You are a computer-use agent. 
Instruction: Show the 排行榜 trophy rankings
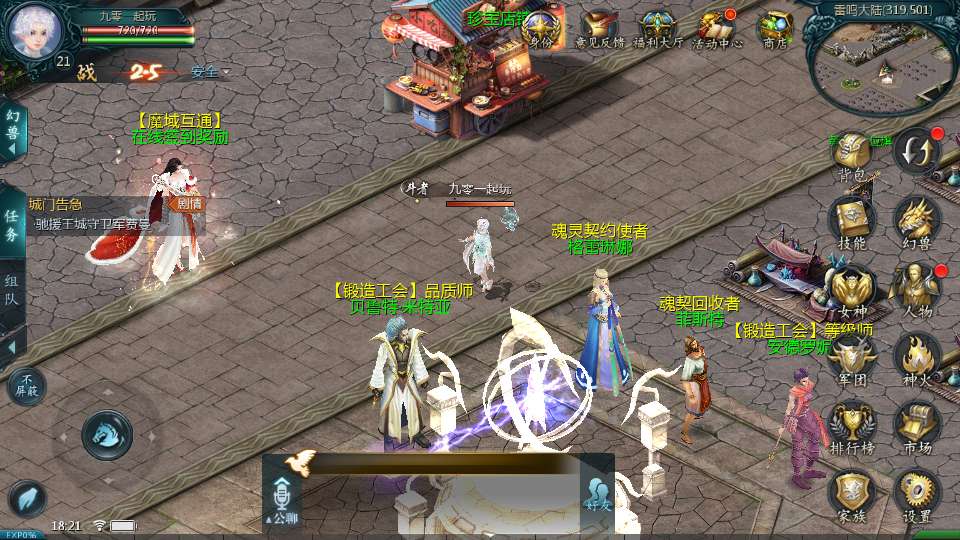(x=852, y=427)
